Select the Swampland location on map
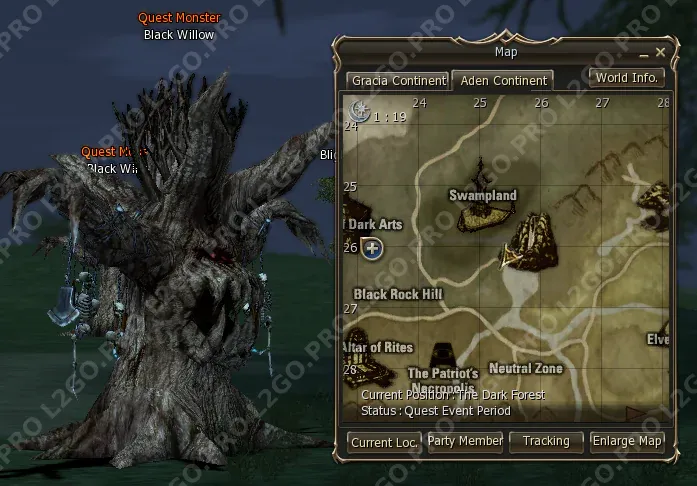Image resolution: width=697 pixels, height=486 pixels. tap(483, 195)
